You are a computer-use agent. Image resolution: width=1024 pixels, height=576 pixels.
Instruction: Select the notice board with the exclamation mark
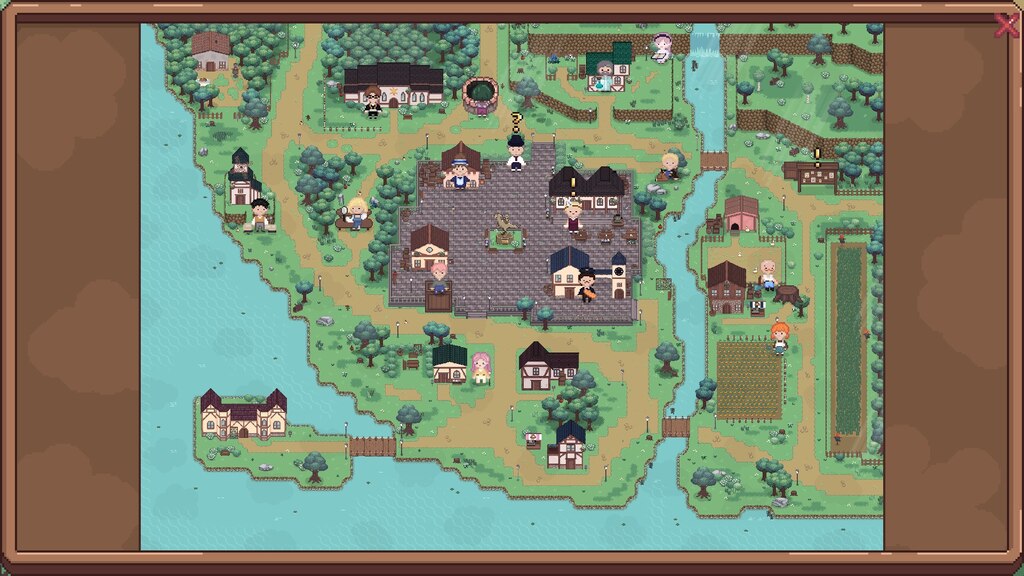pos(810,175)
